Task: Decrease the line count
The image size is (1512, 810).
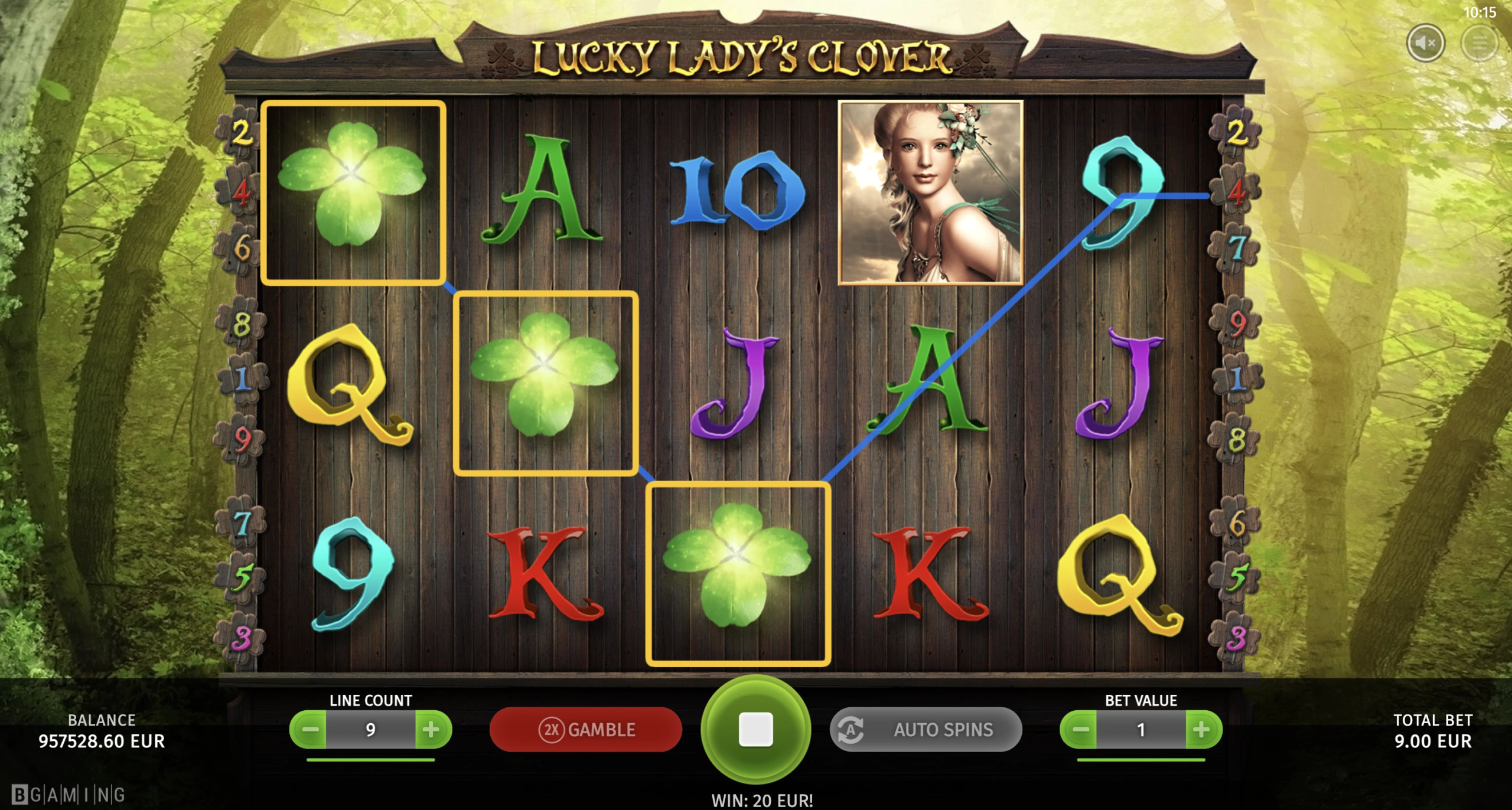Action: pyautogui.click(x=309, y=730)
